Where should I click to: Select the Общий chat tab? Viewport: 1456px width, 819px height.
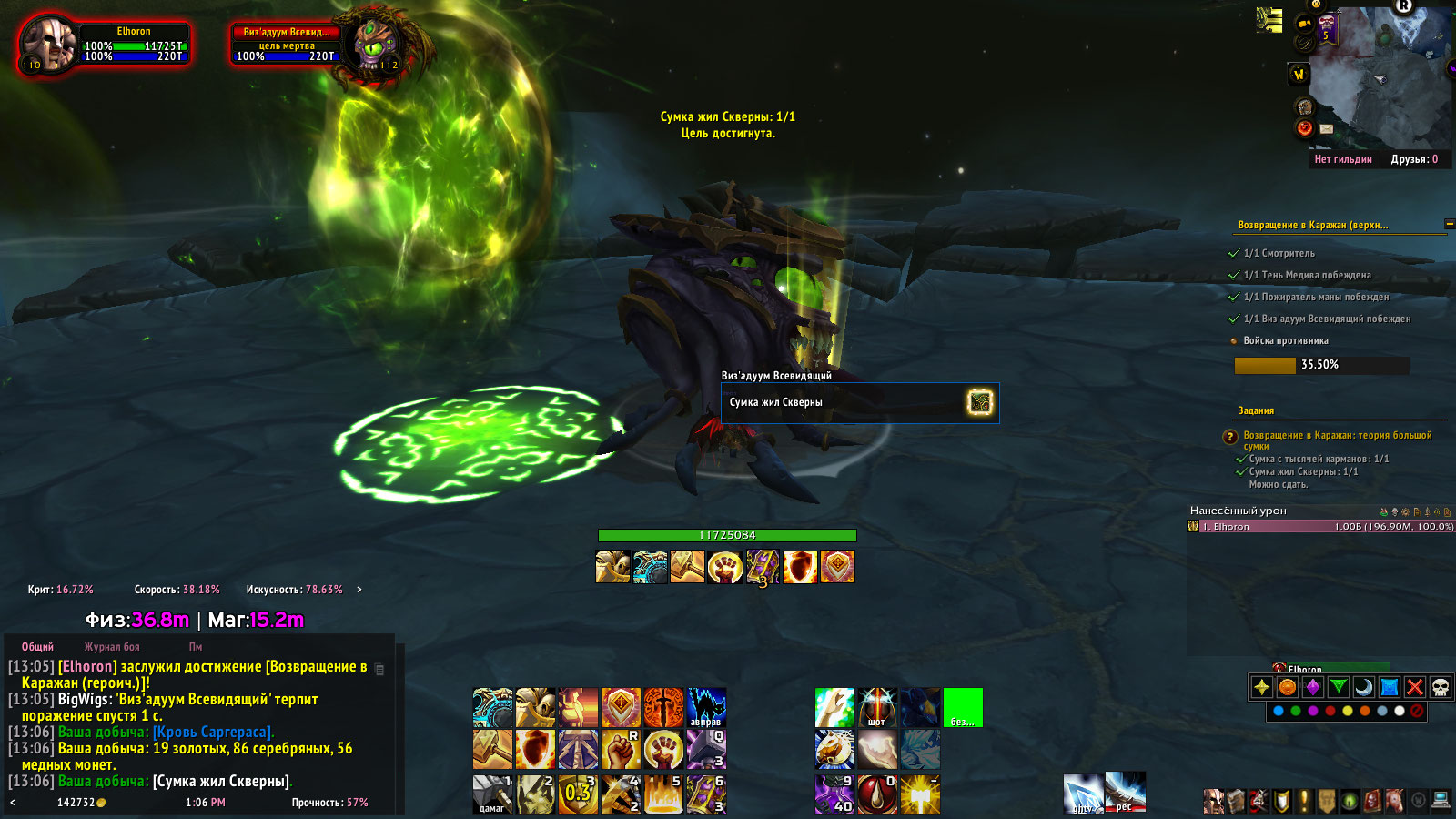pyautogui.click(x=37, y=647)
